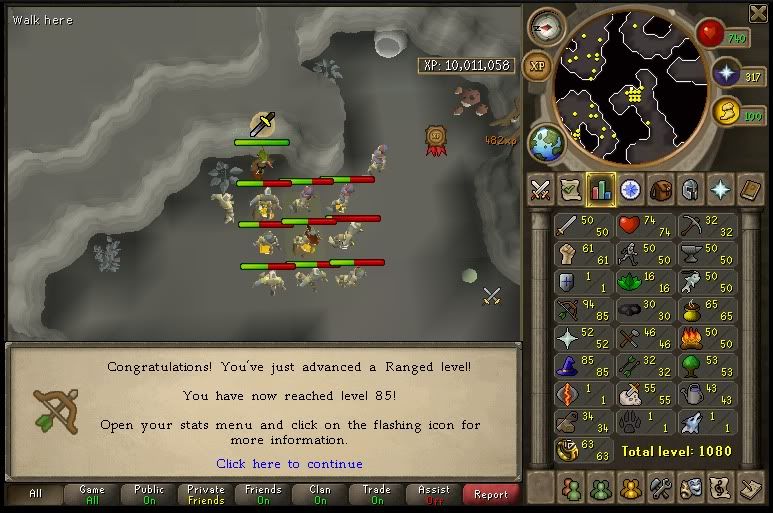Open the magic spellbook tab
The width and height of the screenshot is (773, 513).
point(750,188)
